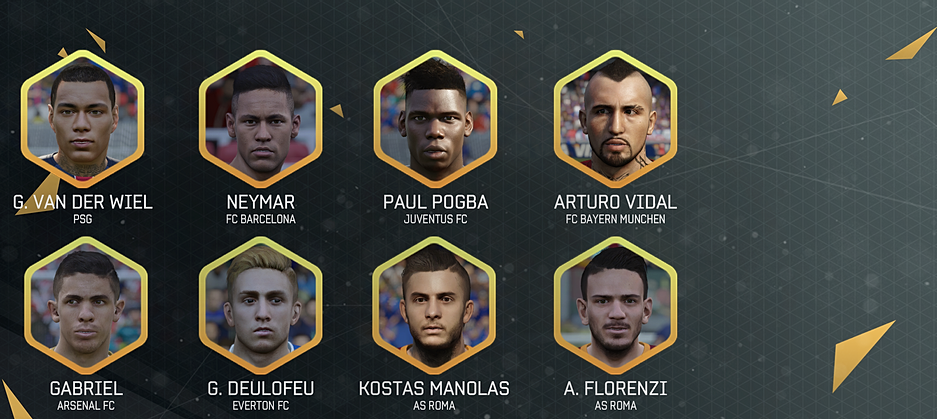This screenshot has height=419, width=937.
Task: Choose Neymar's hexagon portrait
Action: coord(261,117)
